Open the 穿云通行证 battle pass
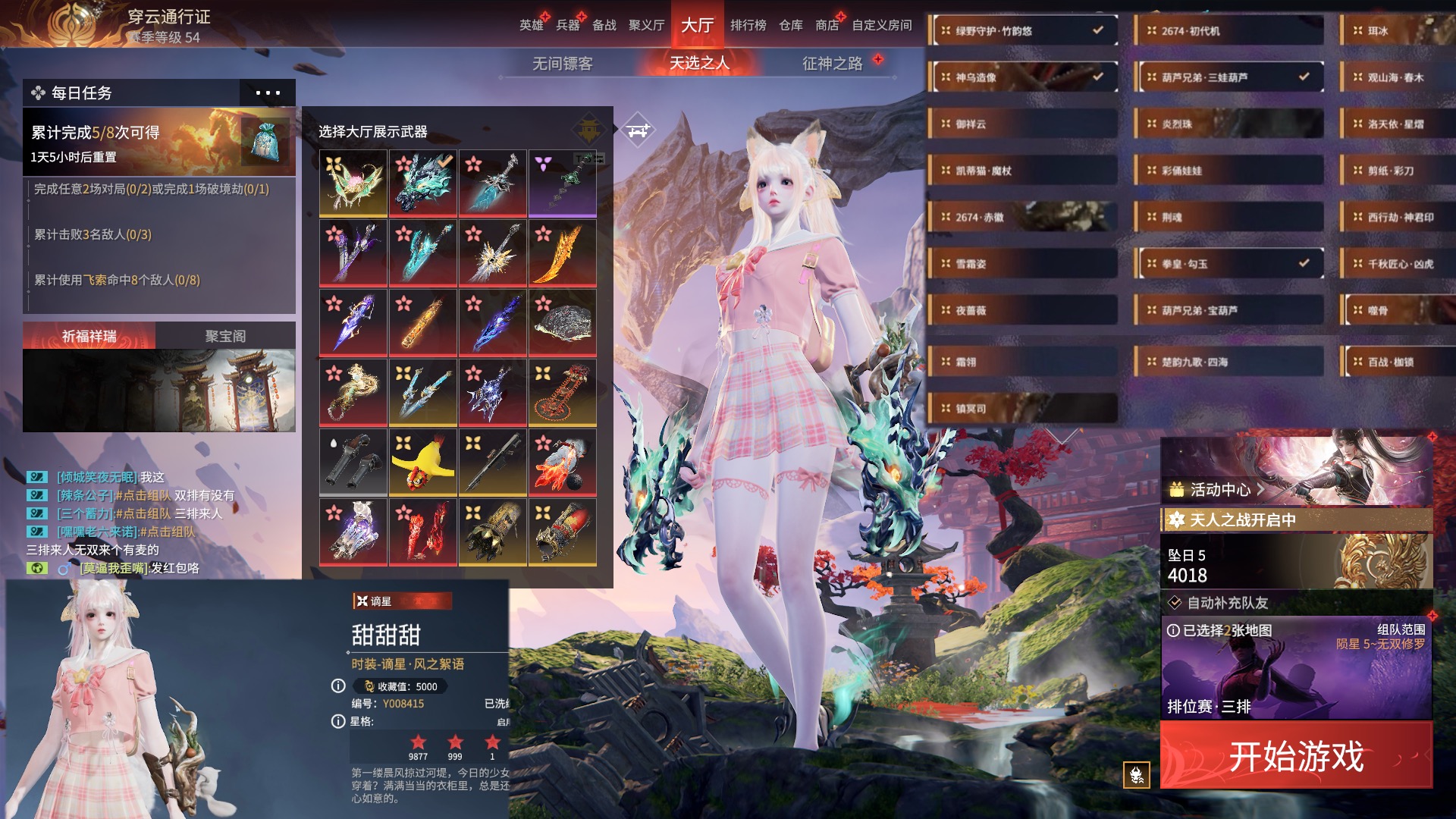Image resolution: width=1456 pixels, height=819 pixels. tap(168, 17)
